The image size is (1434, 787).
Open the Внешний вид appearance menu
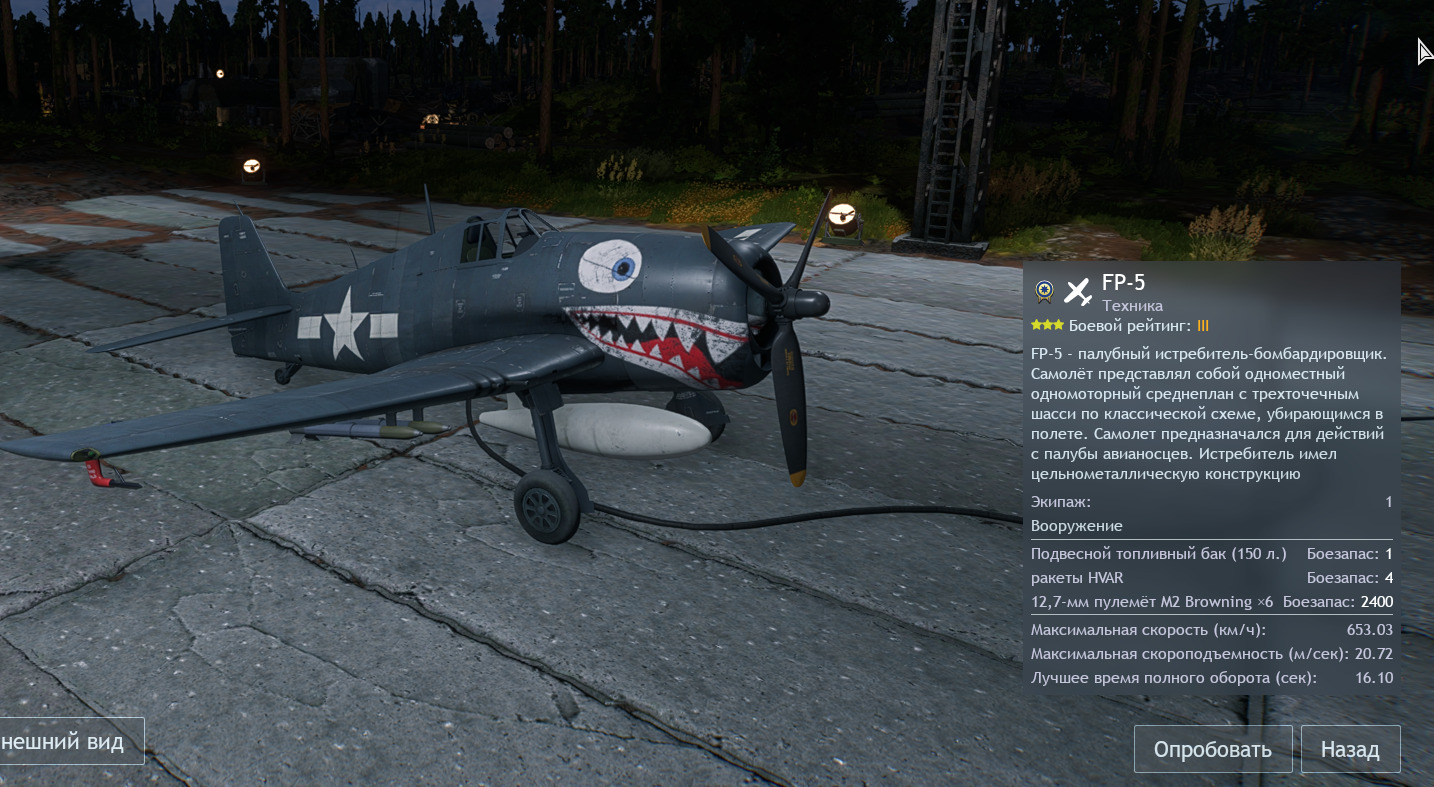tap(70, 741)
